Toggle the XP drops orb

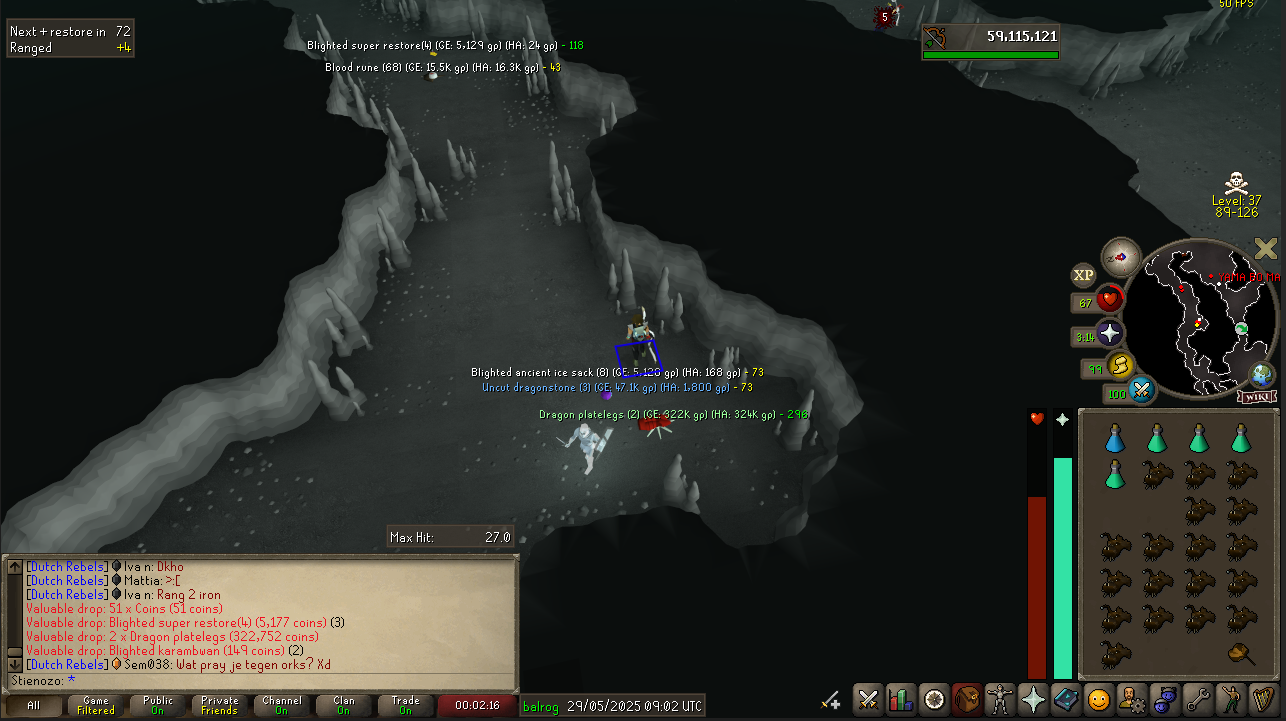(x=1083, y=275)
